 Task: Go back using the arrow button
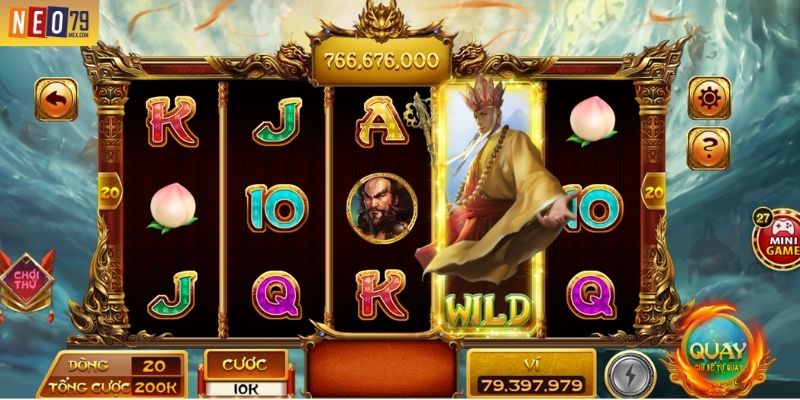57,99
